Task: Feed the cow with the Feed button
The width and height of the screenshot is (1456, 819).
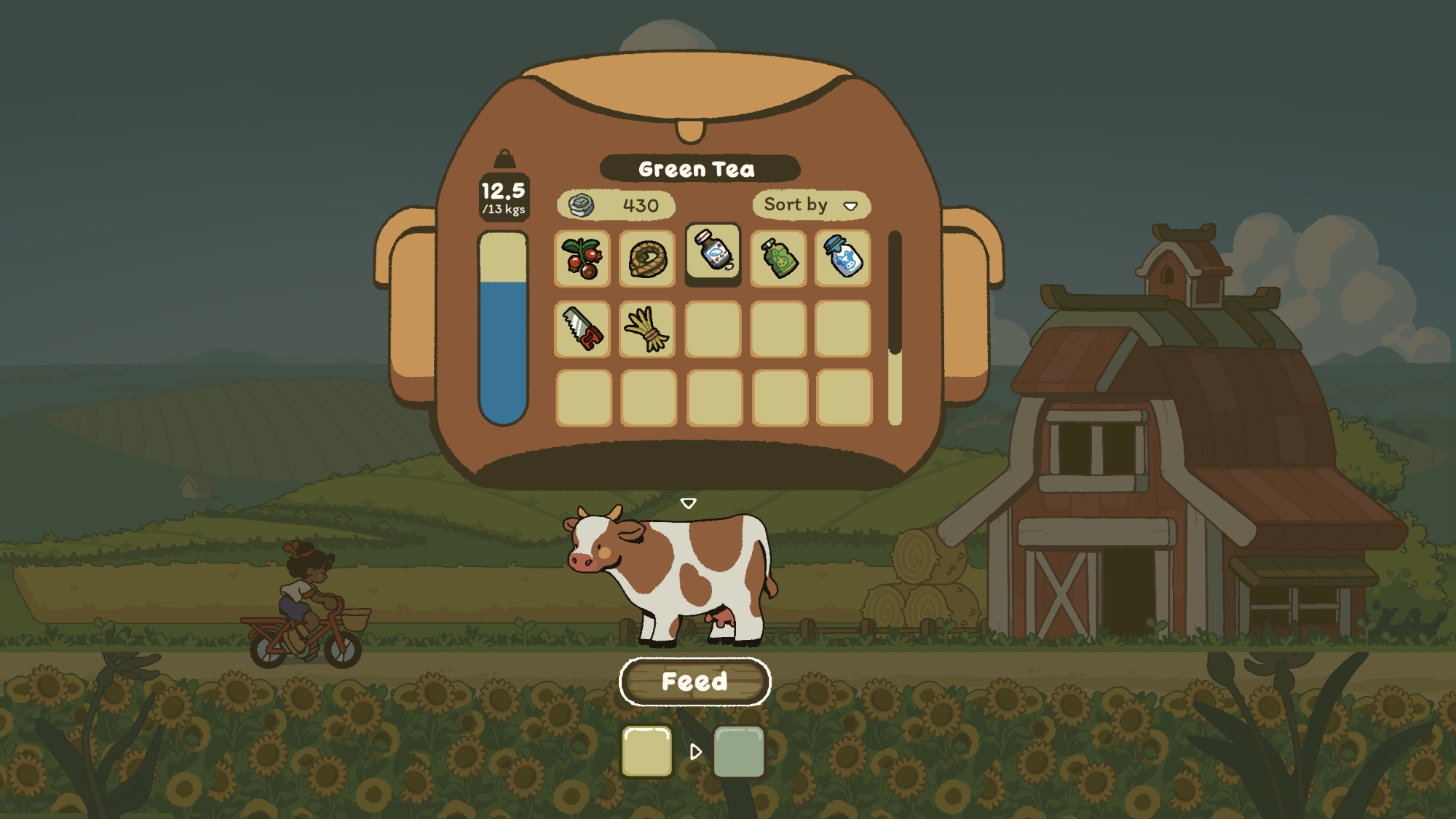Action: (x=695, y=681)
